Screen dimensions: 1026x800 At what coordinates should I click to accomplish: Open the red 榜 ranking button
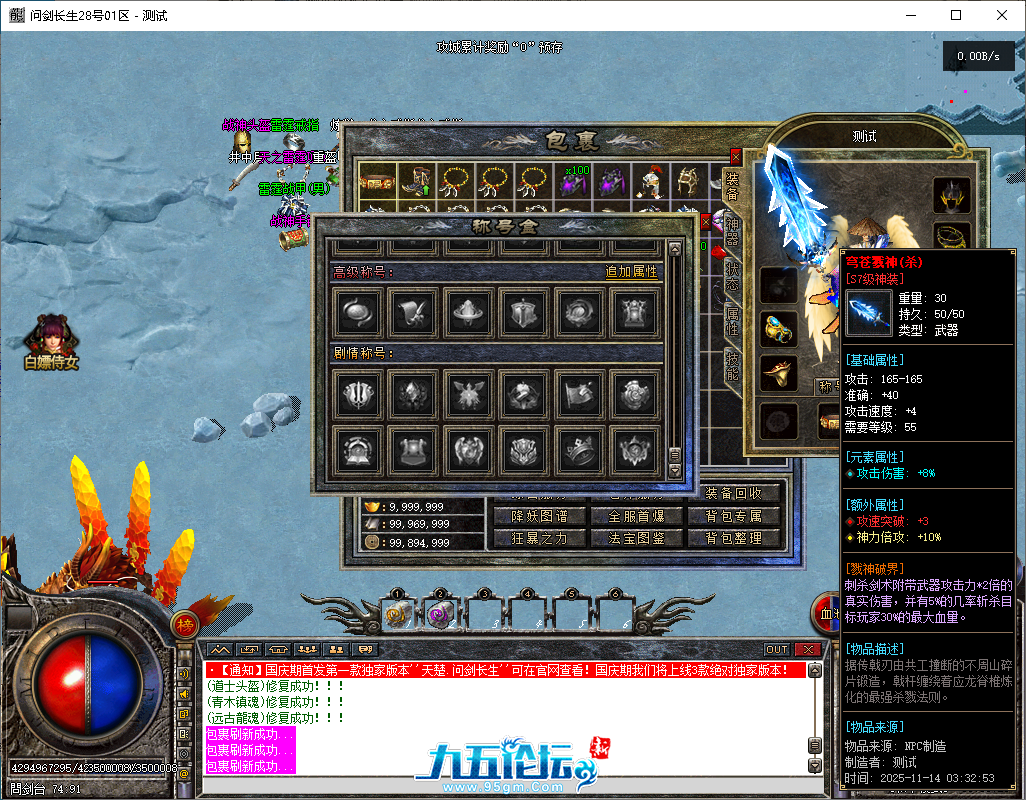point(185,624)
